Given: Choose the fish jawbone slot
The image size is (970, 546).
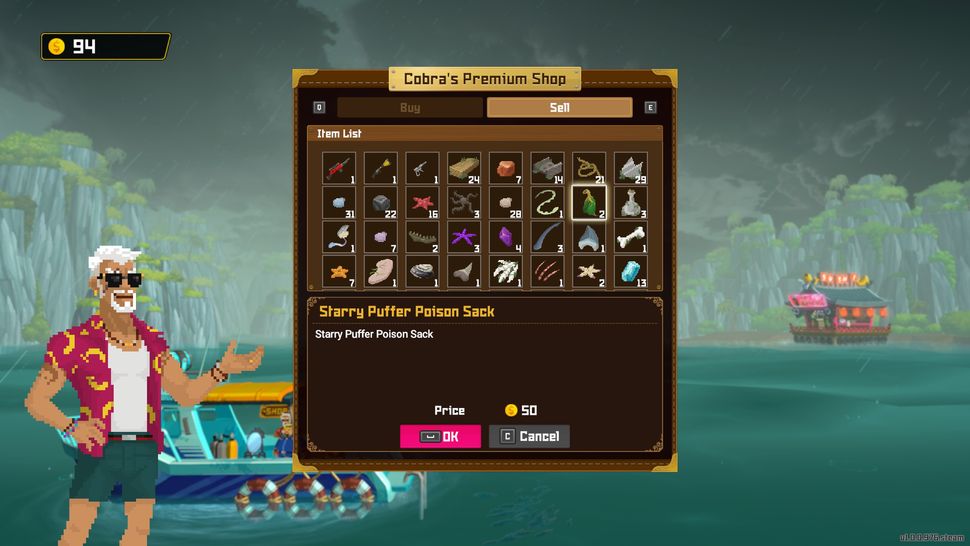Looking at the screenshot, I should tap(422, 237).
